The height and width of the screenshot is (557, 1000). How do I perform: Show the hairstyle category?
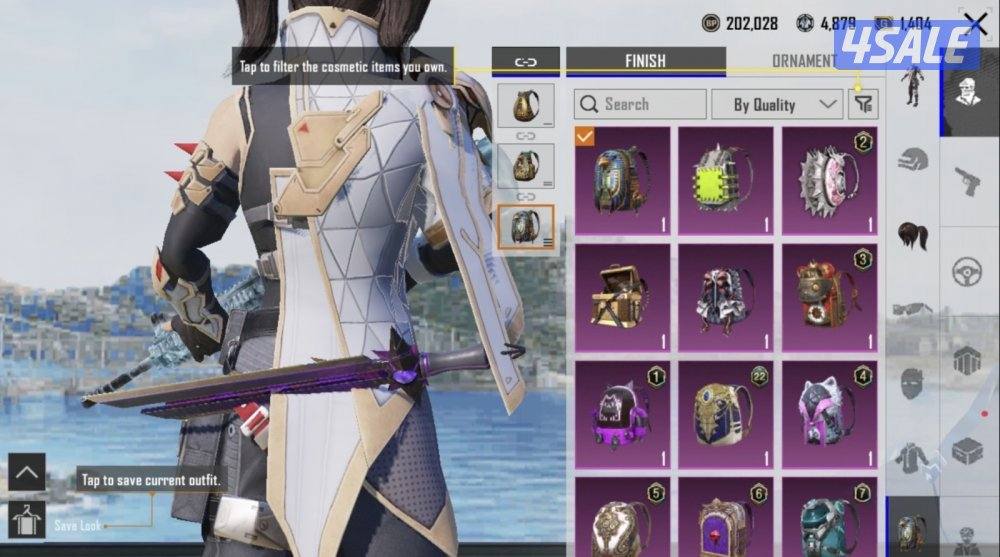[x=914, y=234]
